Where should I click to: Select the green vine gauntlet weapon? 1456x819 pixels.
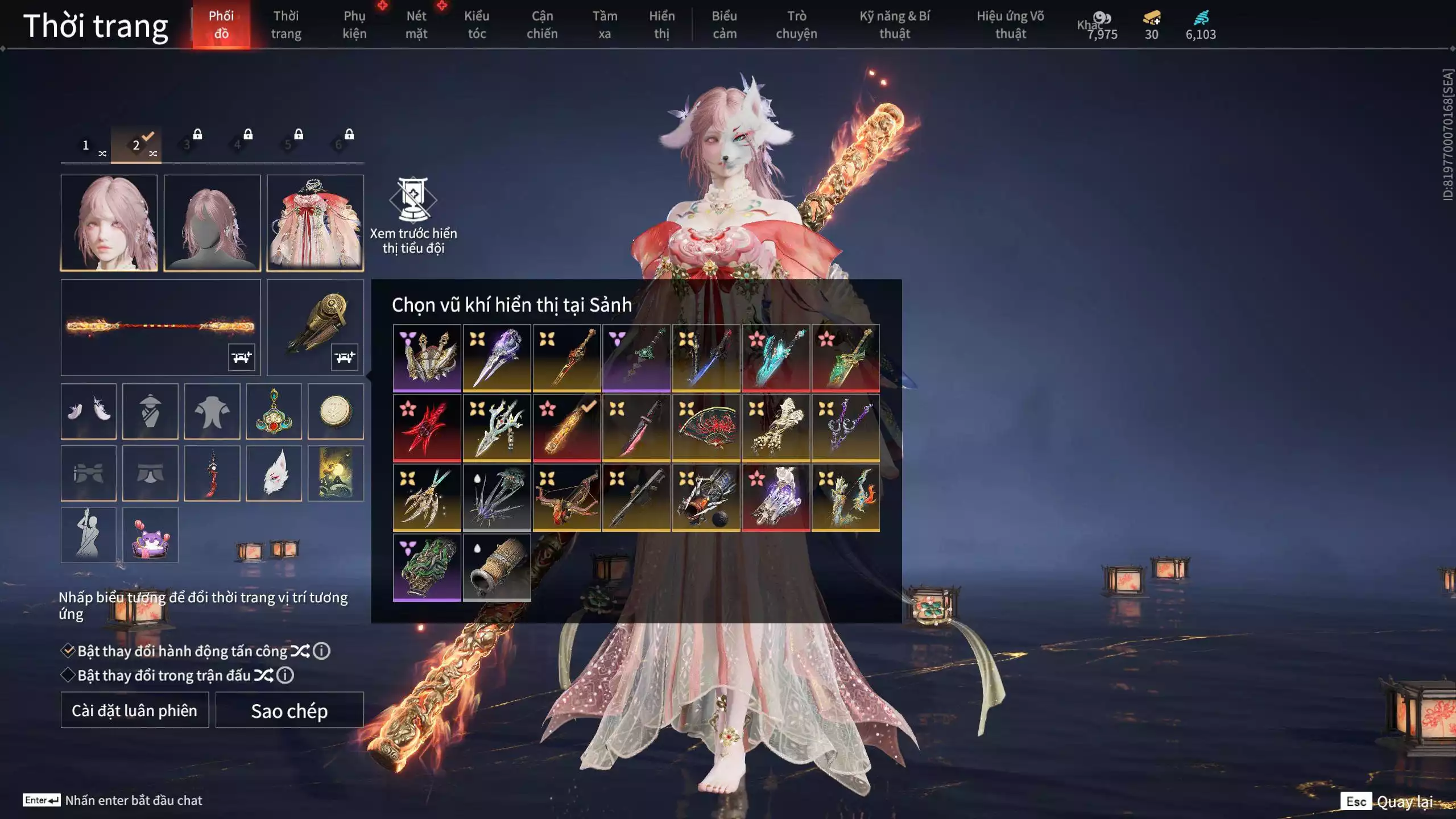tap(427, 568)
